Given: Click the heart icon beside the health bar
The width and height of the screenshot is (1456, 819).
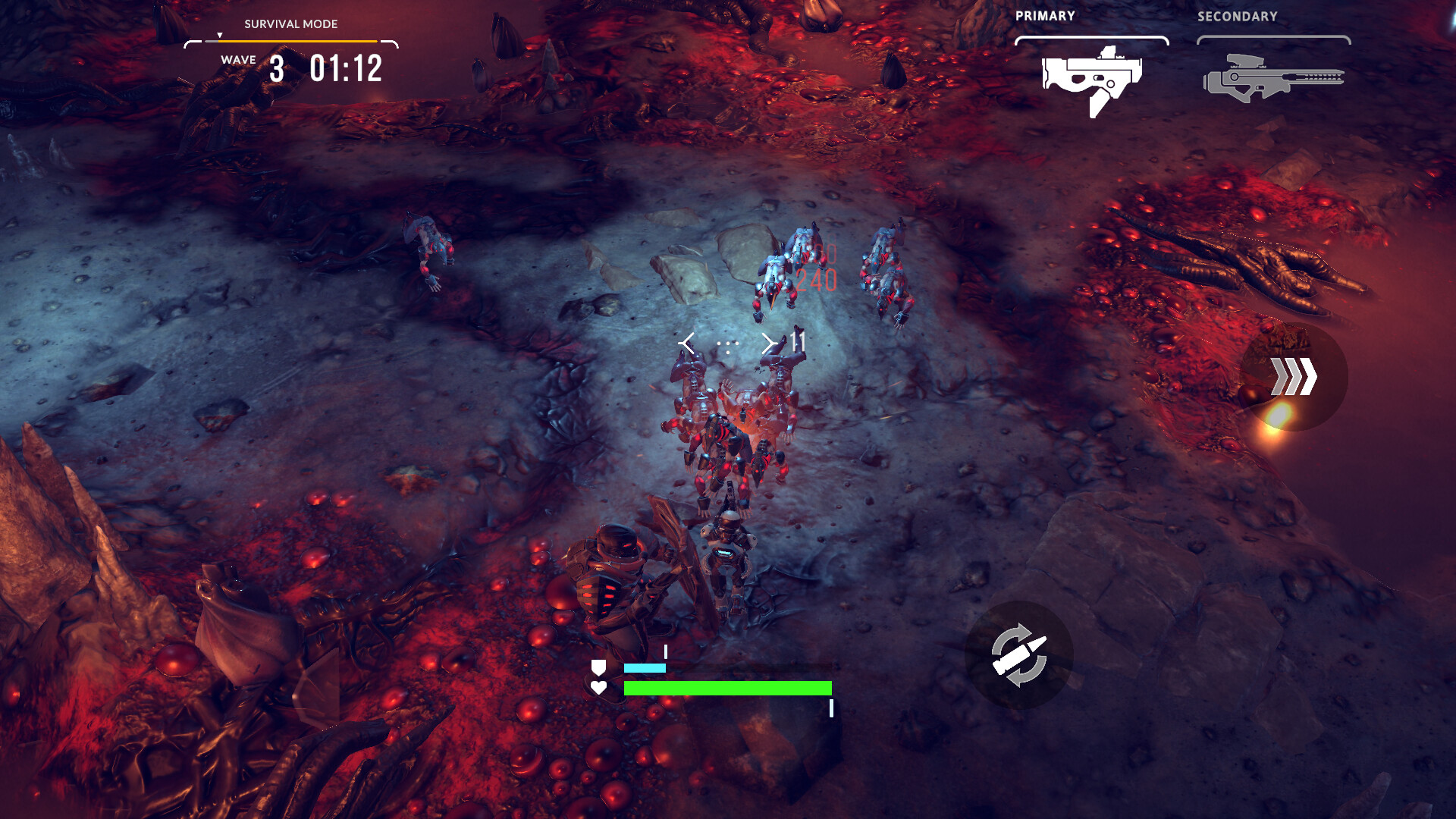Looking at the screenshot, I should click(x=598, y=689).
